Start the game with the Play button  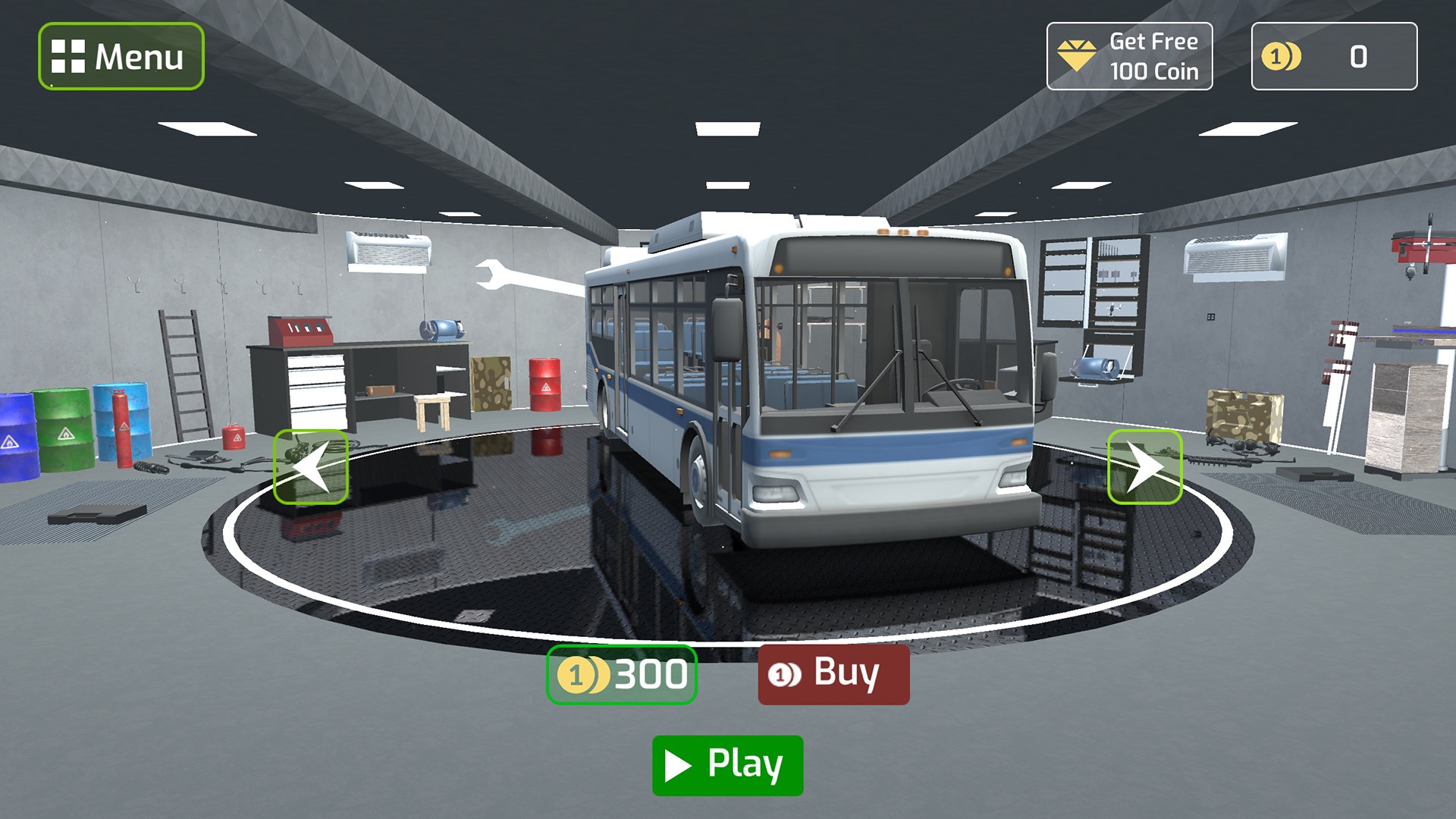[x=726, y=764]
